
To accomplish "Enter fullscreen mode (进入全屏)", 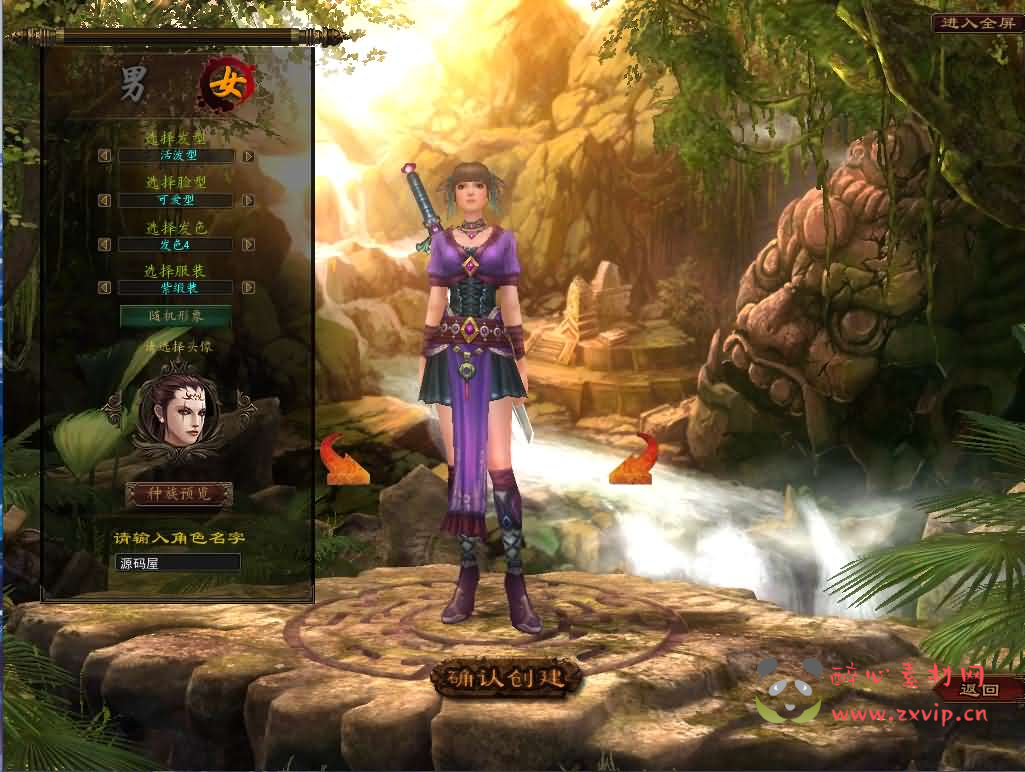I will (x=976, y=23).
